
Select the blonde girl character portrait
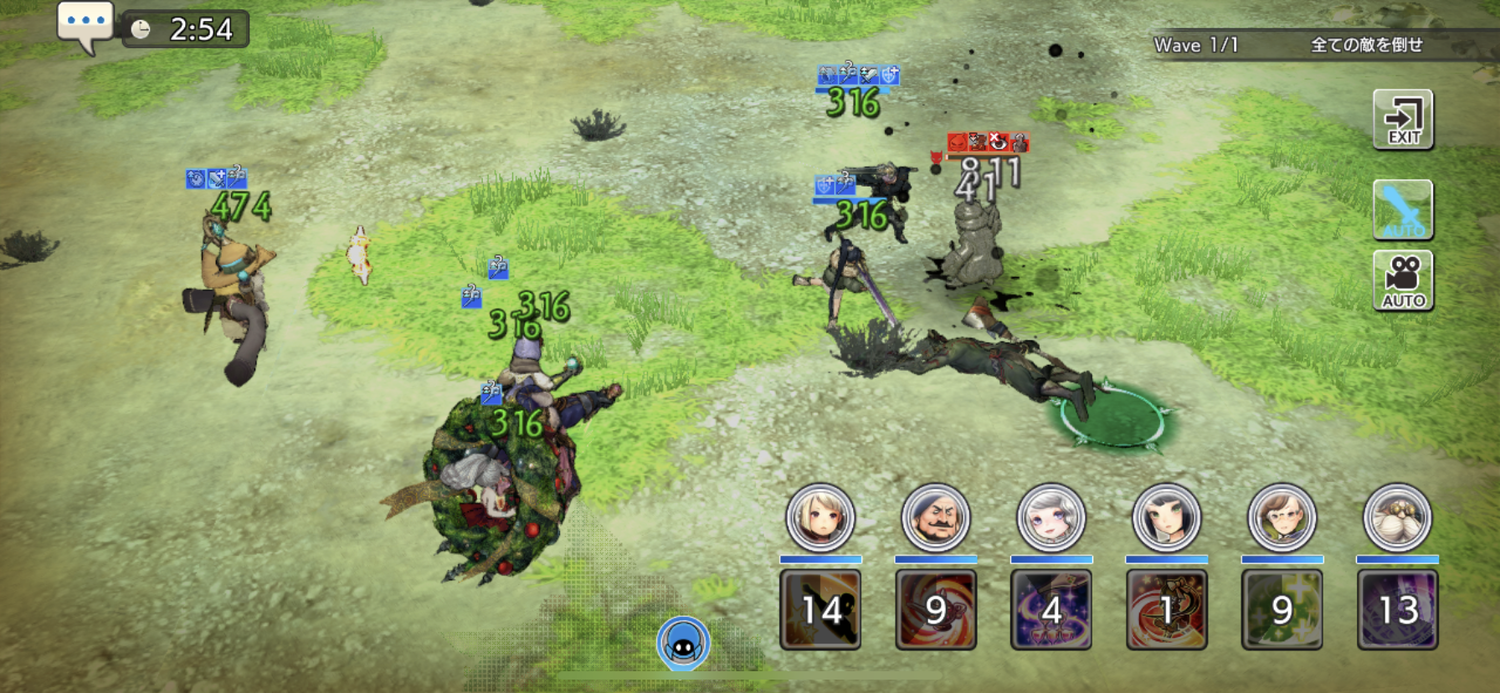820,518
